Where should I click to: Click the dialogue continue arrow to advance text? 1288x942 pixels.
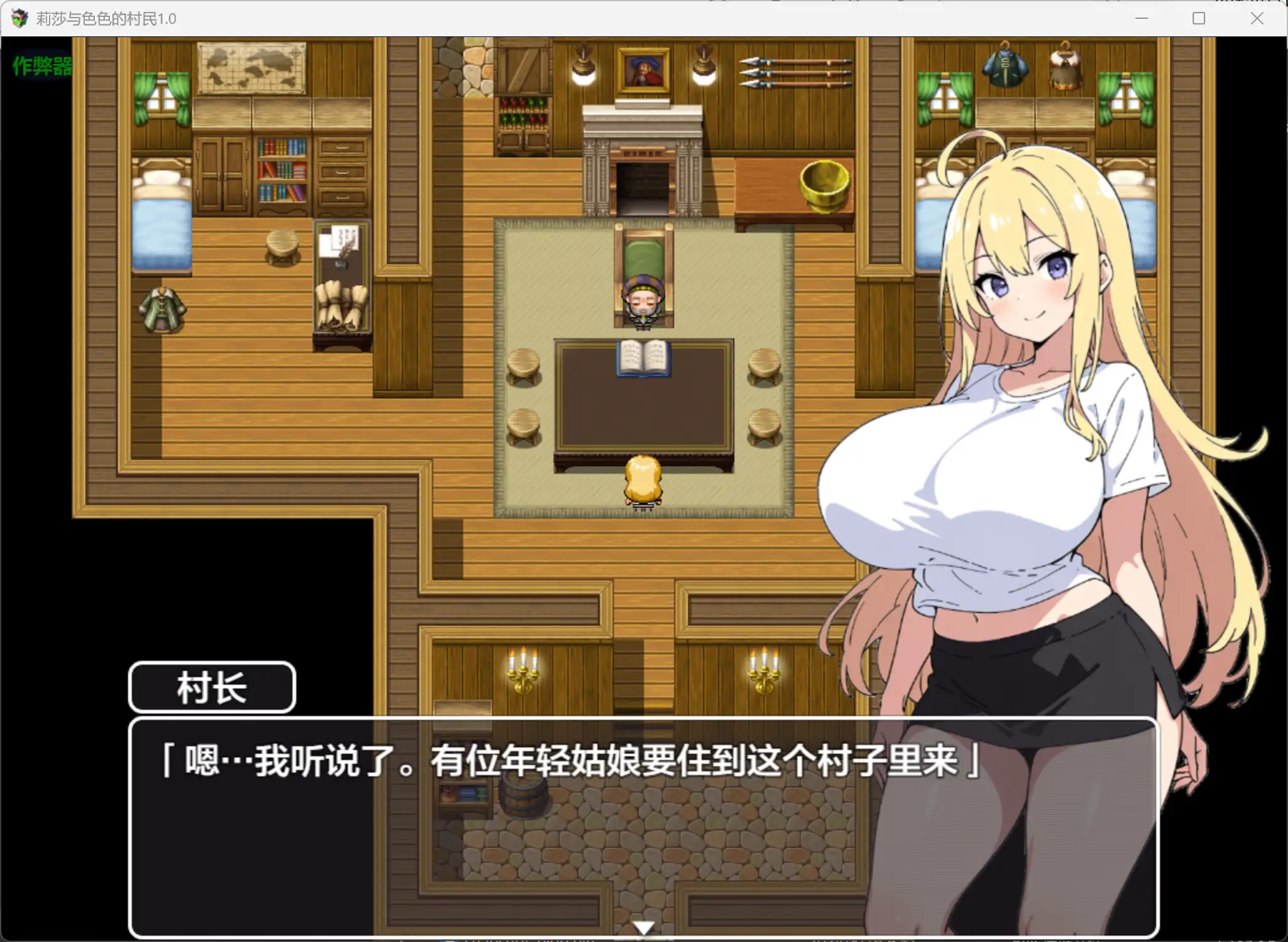point(644,927)
